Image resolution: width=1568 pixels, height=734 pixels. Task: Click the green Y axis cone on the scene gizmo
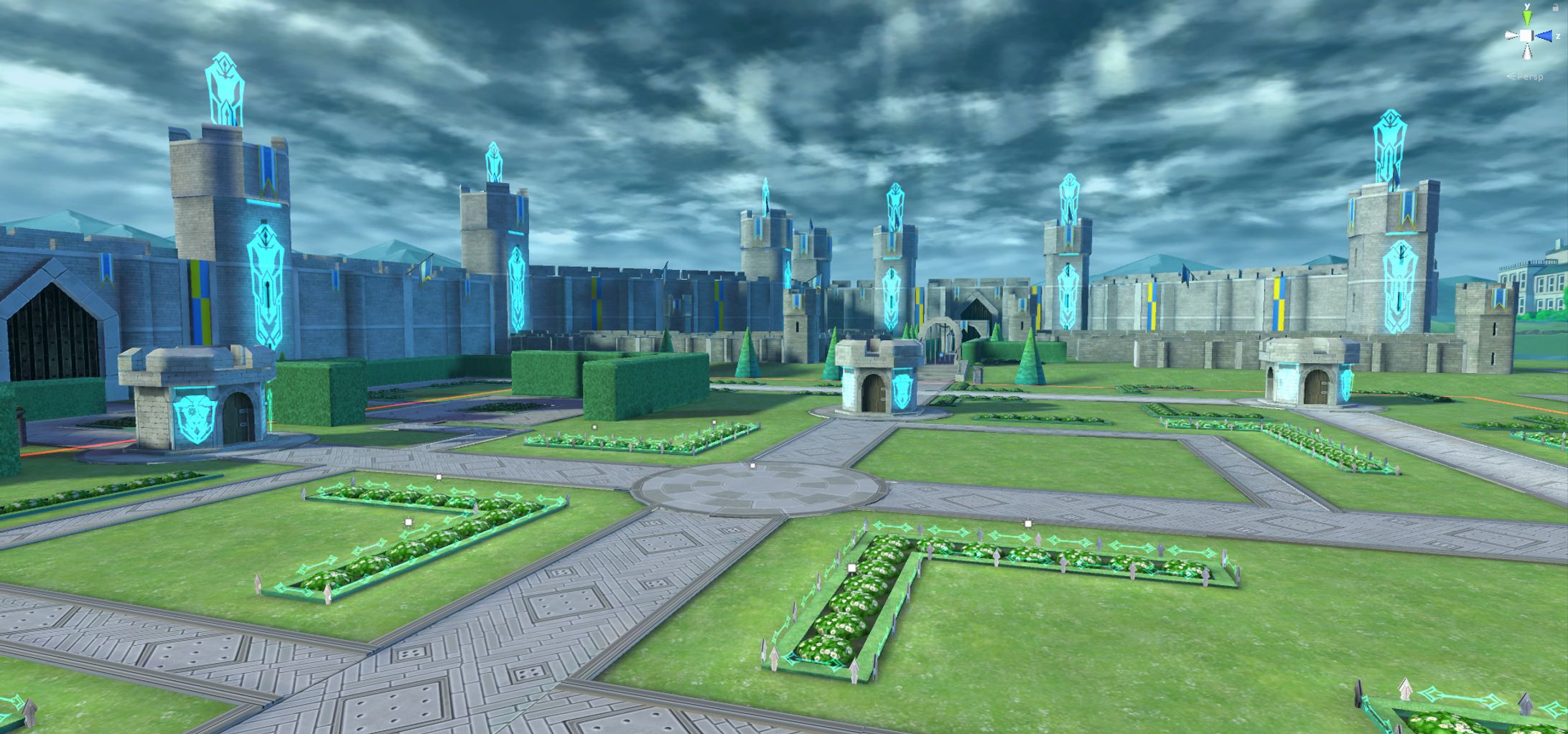coord(1527,17)
